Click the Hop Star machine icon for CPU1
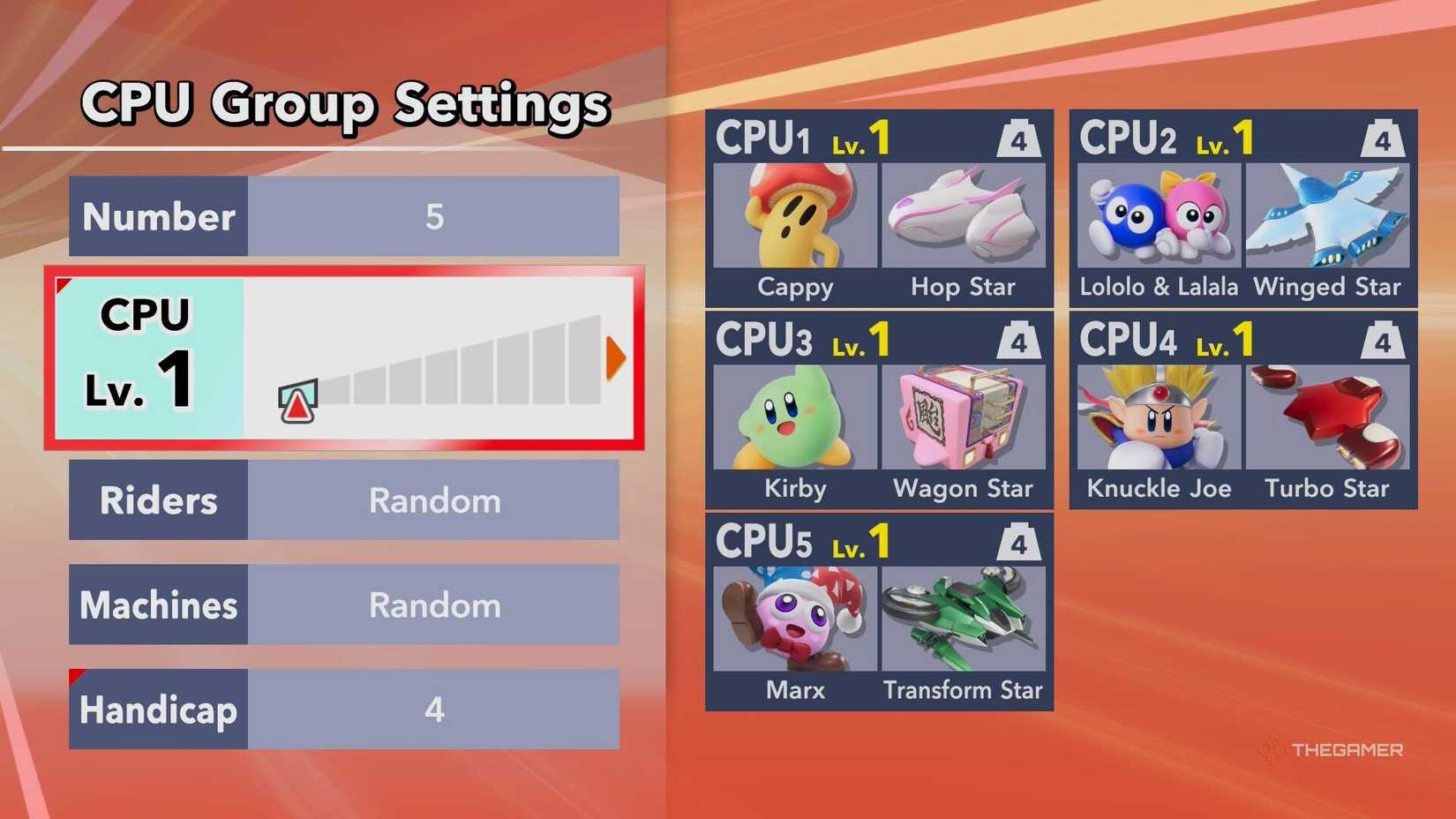Viewport: 1456px width, 819px height. click(964, 214)
